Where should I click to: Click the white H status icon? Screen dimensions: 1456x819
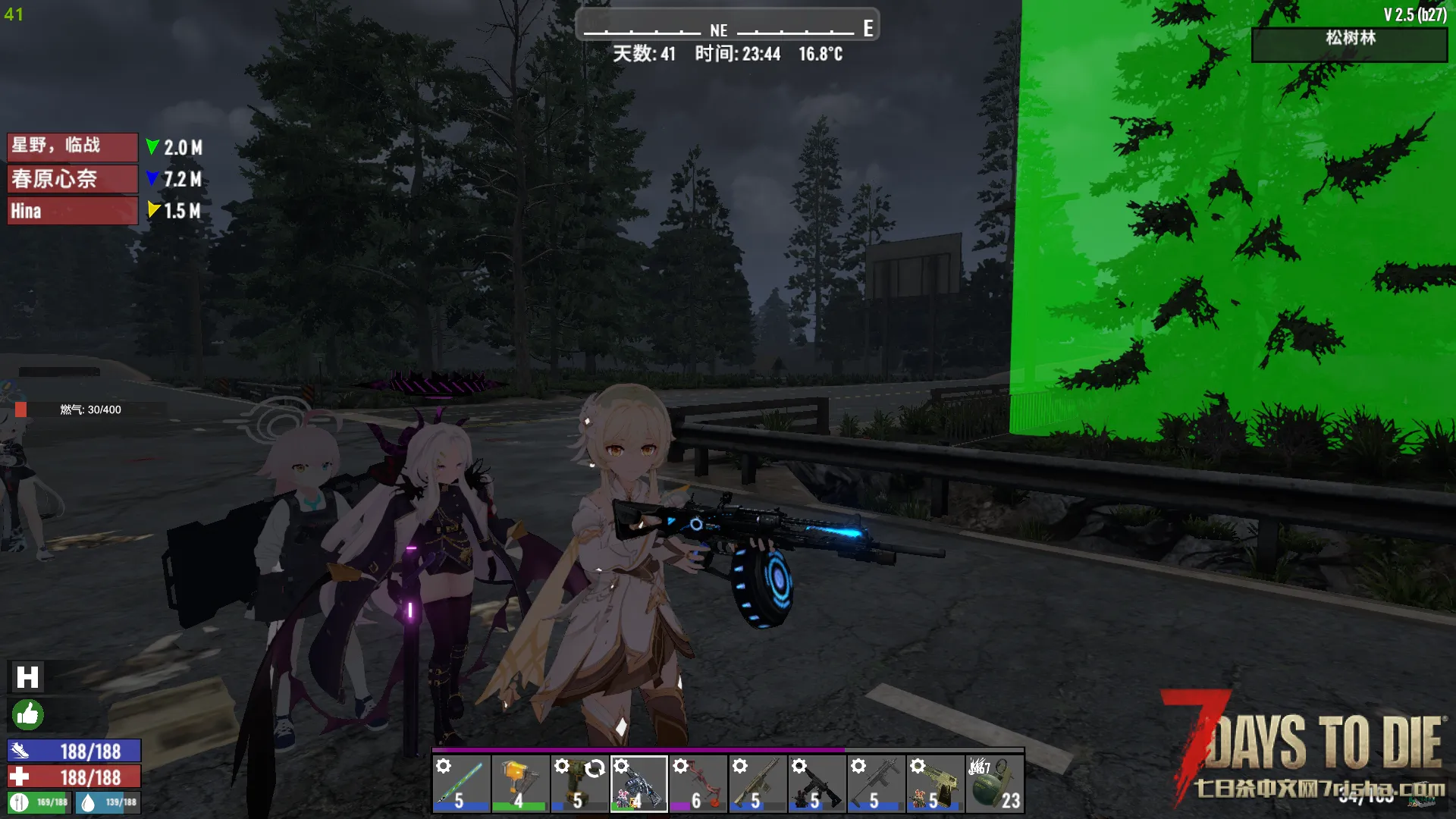[27, 677]
